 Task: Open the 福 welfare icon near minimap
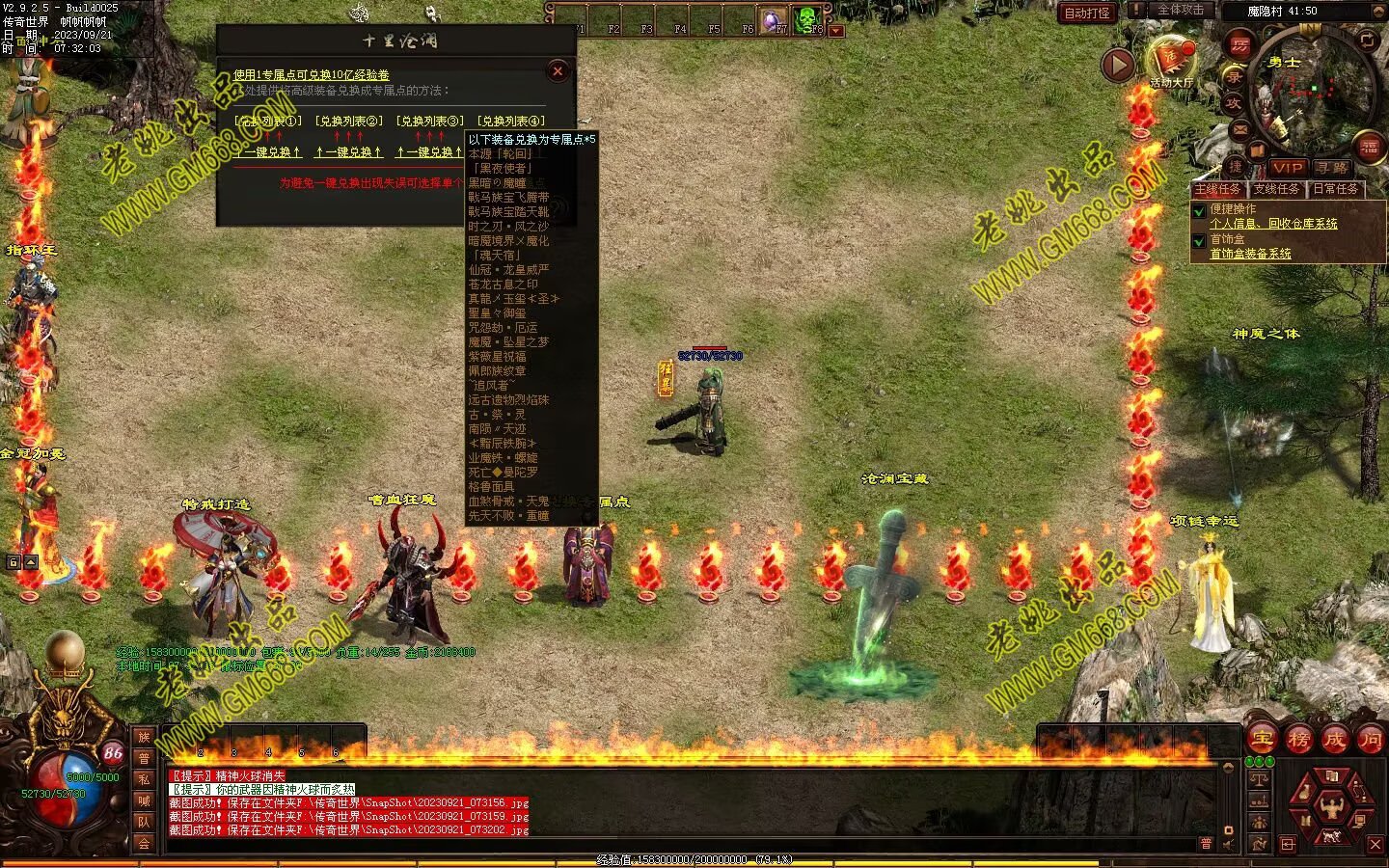[x=1370, y=148]
